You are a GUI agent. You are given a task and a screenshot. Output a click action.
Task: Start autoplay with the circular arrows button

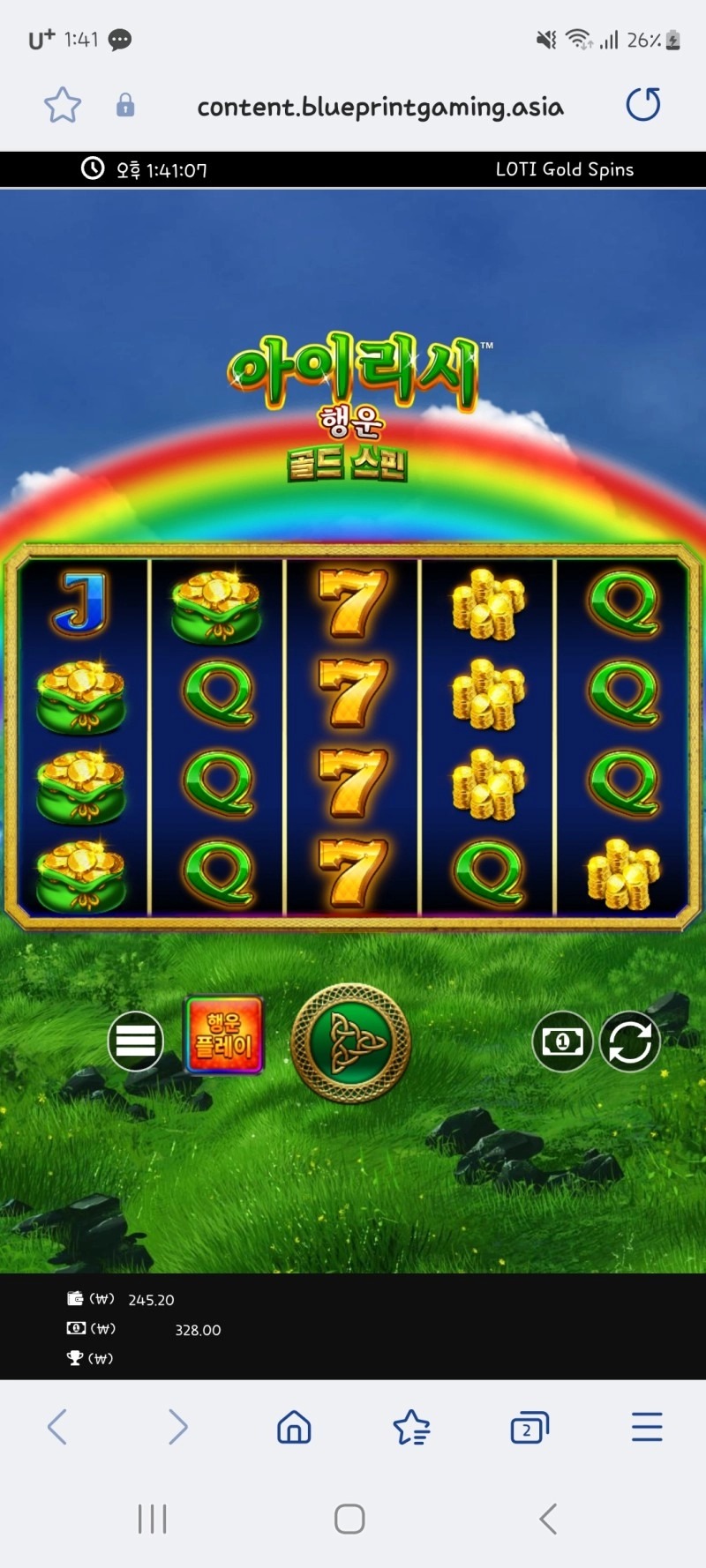tap(630, 1042)
